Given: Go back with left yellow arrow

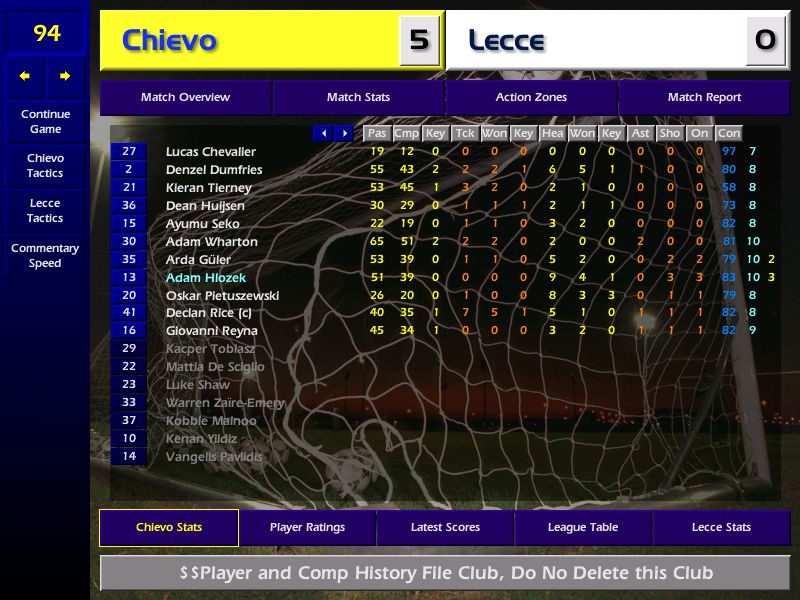Looking at the screenshot, I should [25, 76].
